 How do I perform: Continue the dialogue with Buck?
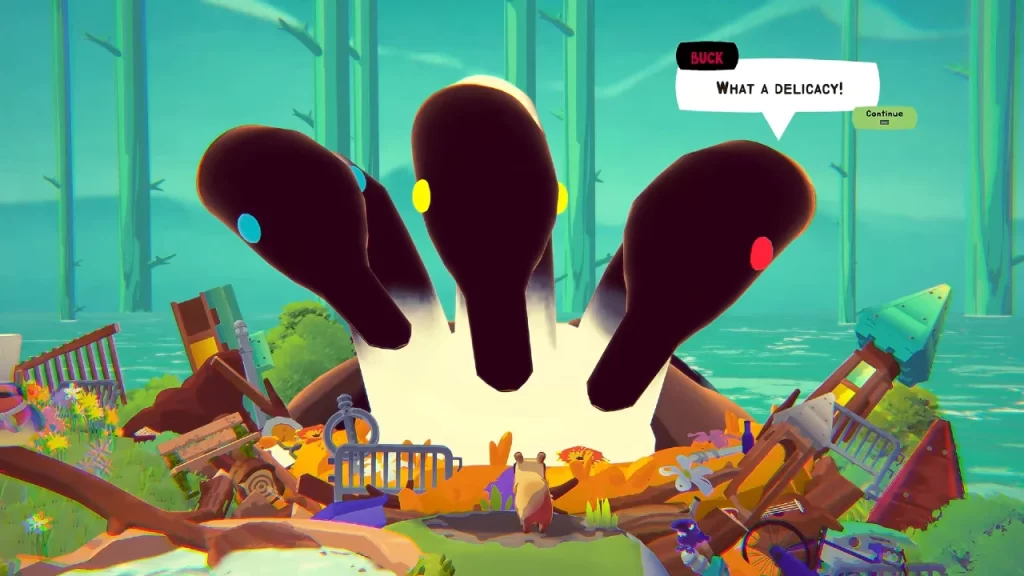click(884, 116)
